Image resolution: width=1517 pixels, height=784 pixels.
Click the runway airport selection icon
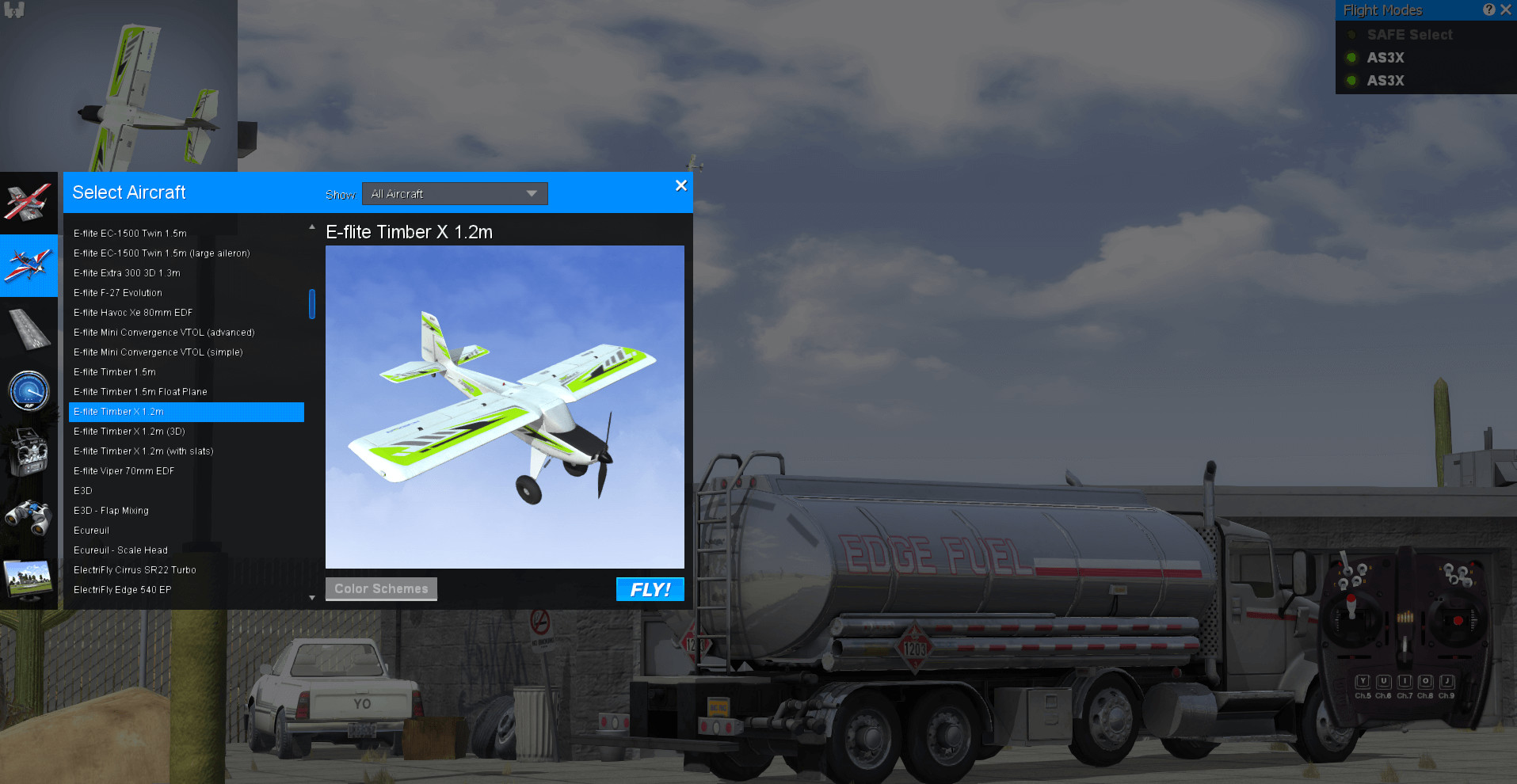pos(29,329)
